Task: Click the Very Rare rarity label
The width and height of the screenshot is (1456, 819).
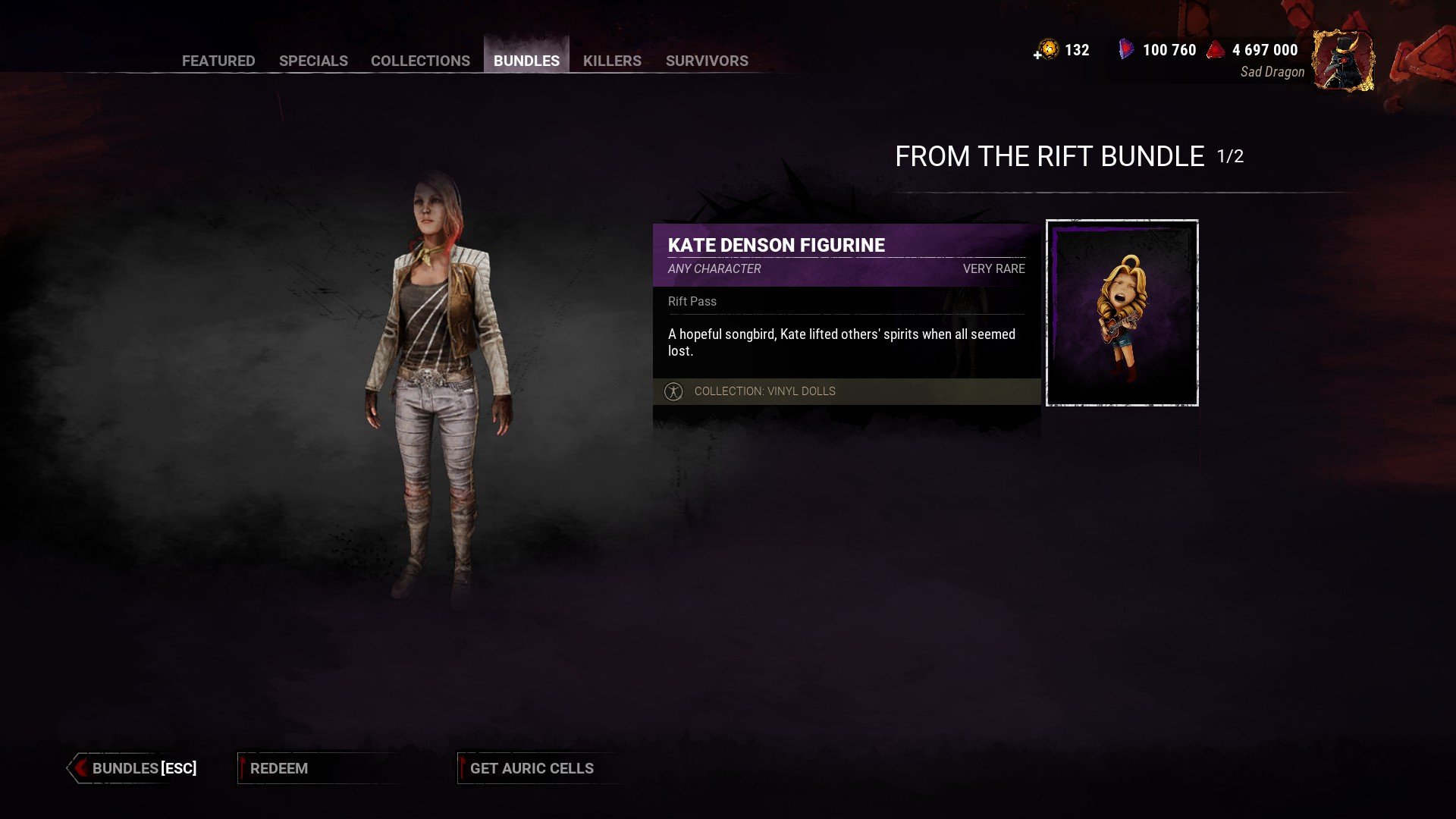Action: (x=993, y=268)
